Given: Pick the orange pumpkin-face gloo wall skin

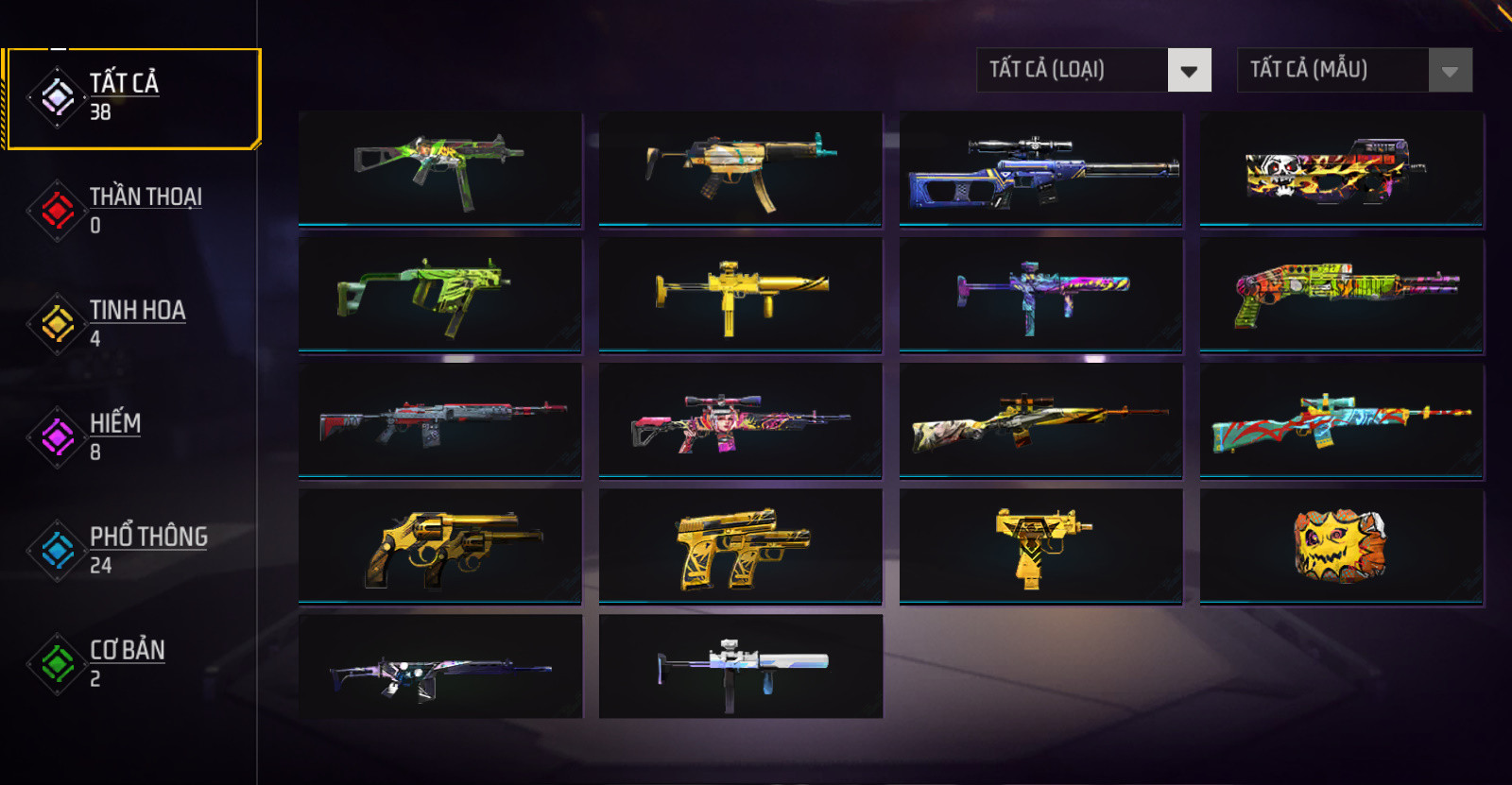Looking at the screenshot, I should pos(1341,546).
